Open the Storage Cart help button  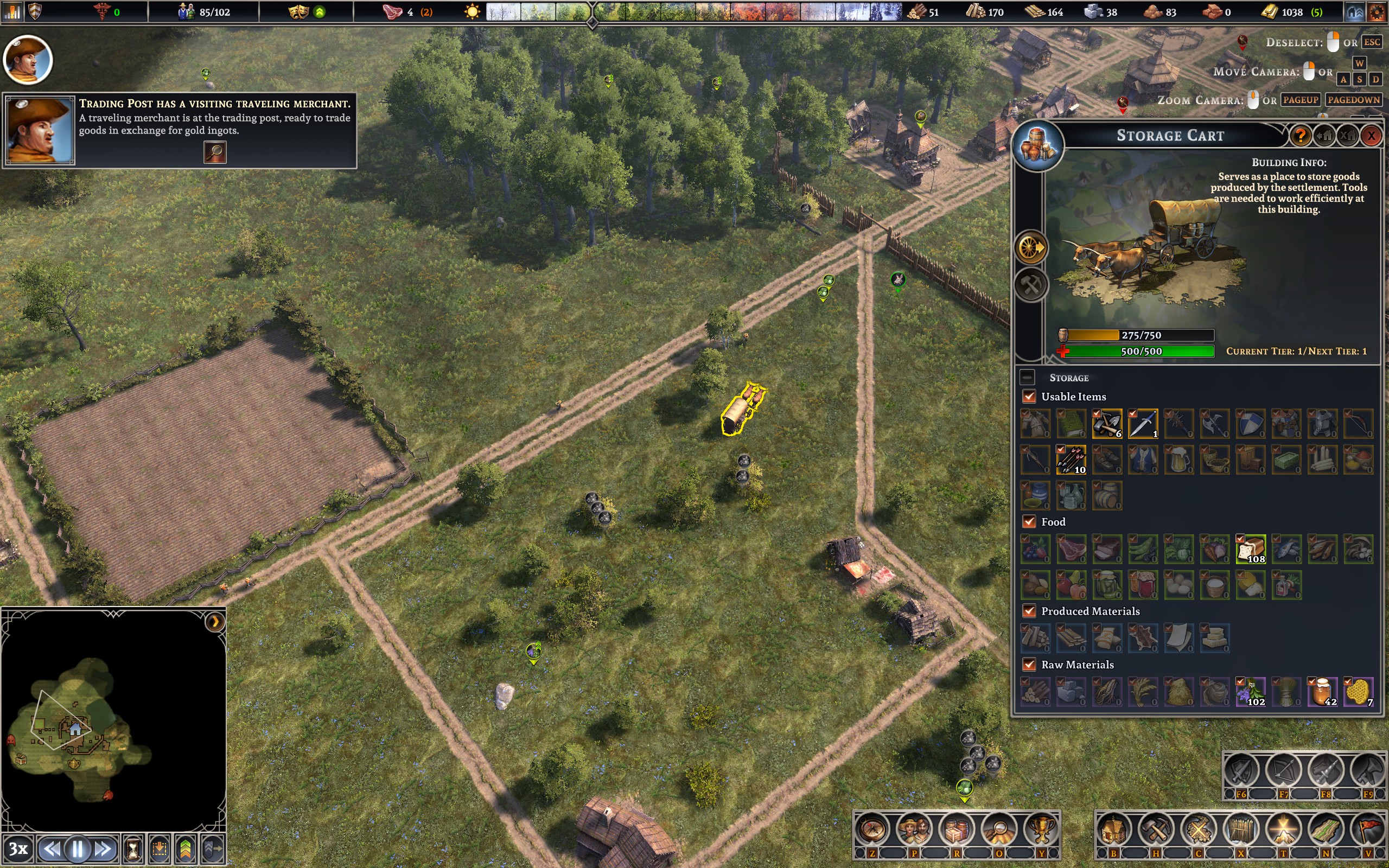click(x=1300, y=136)
